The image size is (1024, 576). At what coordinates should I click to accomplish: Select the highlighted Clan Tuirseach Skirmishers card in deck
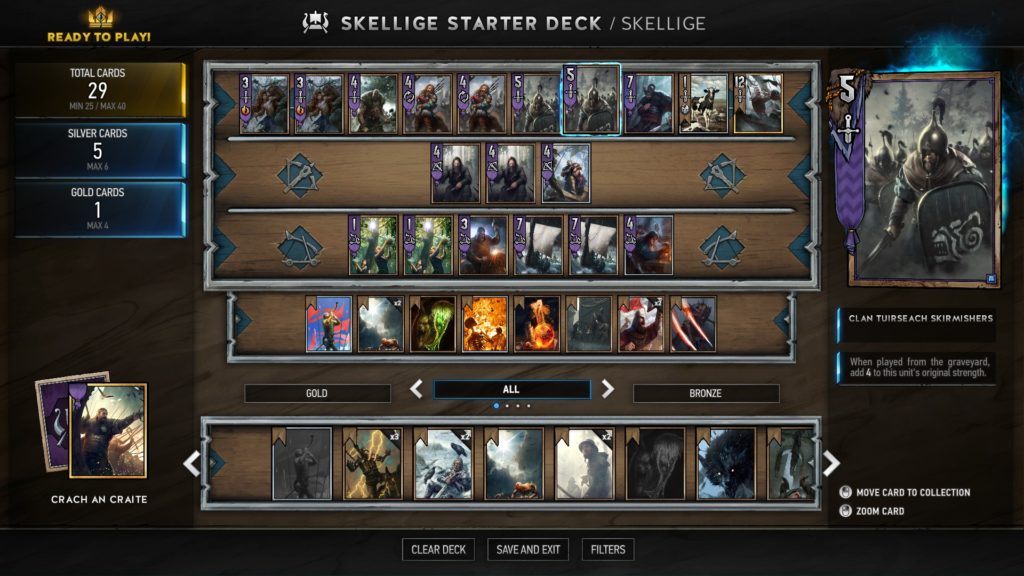(x=591, y=100)
